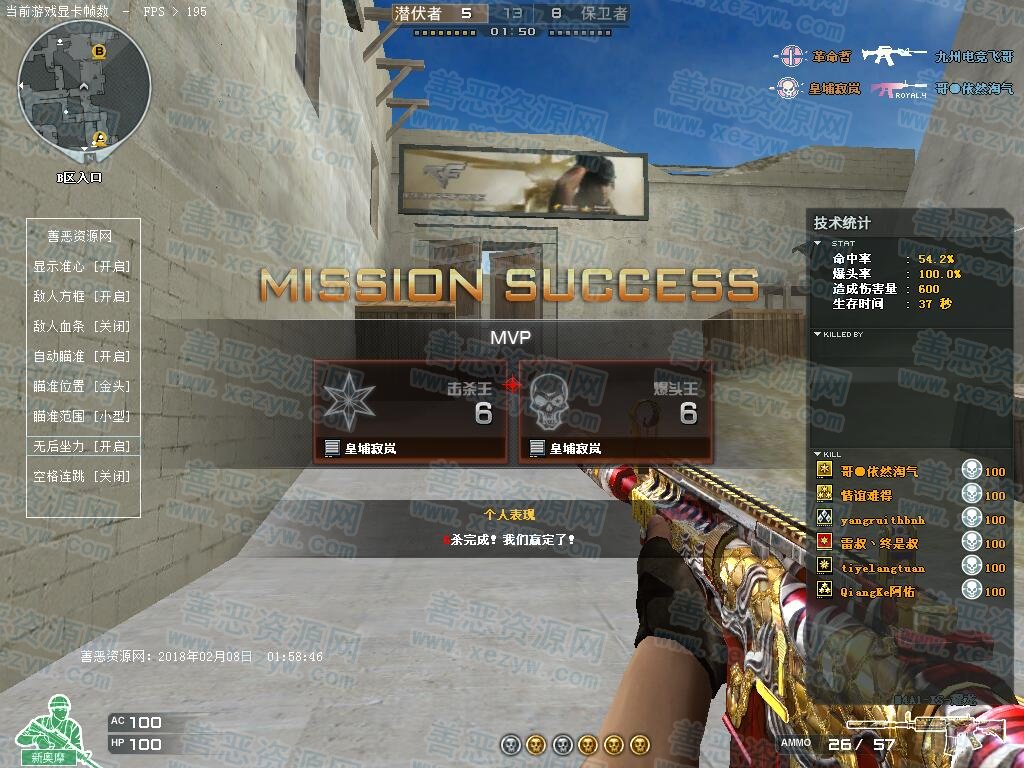Enable the 空格连跳 bunny-hop option
1024x768 pixels.
click(82, 477)
